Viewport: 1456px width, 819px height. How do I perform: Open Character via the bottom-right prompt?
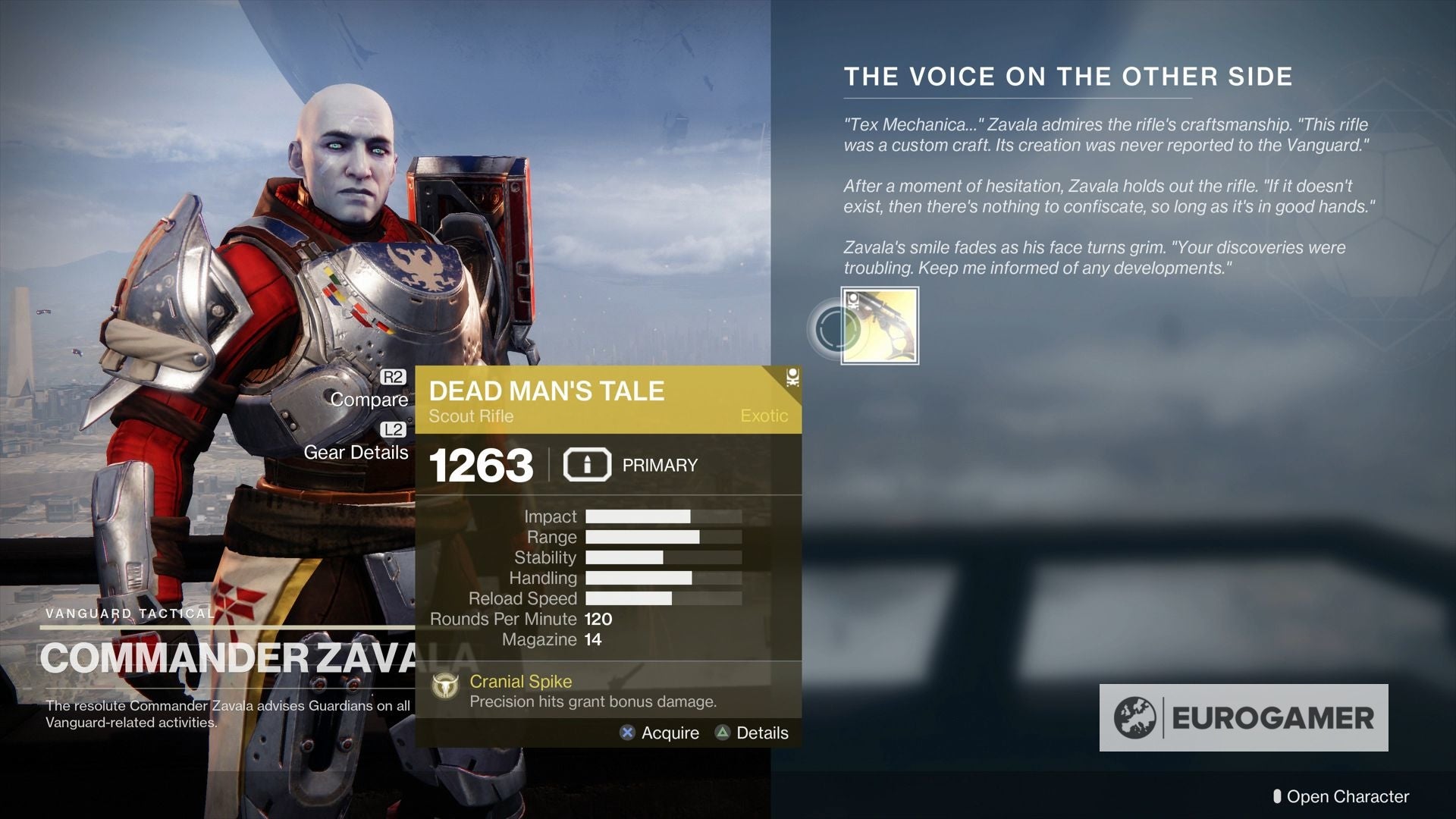click(x=1348, y=797)
